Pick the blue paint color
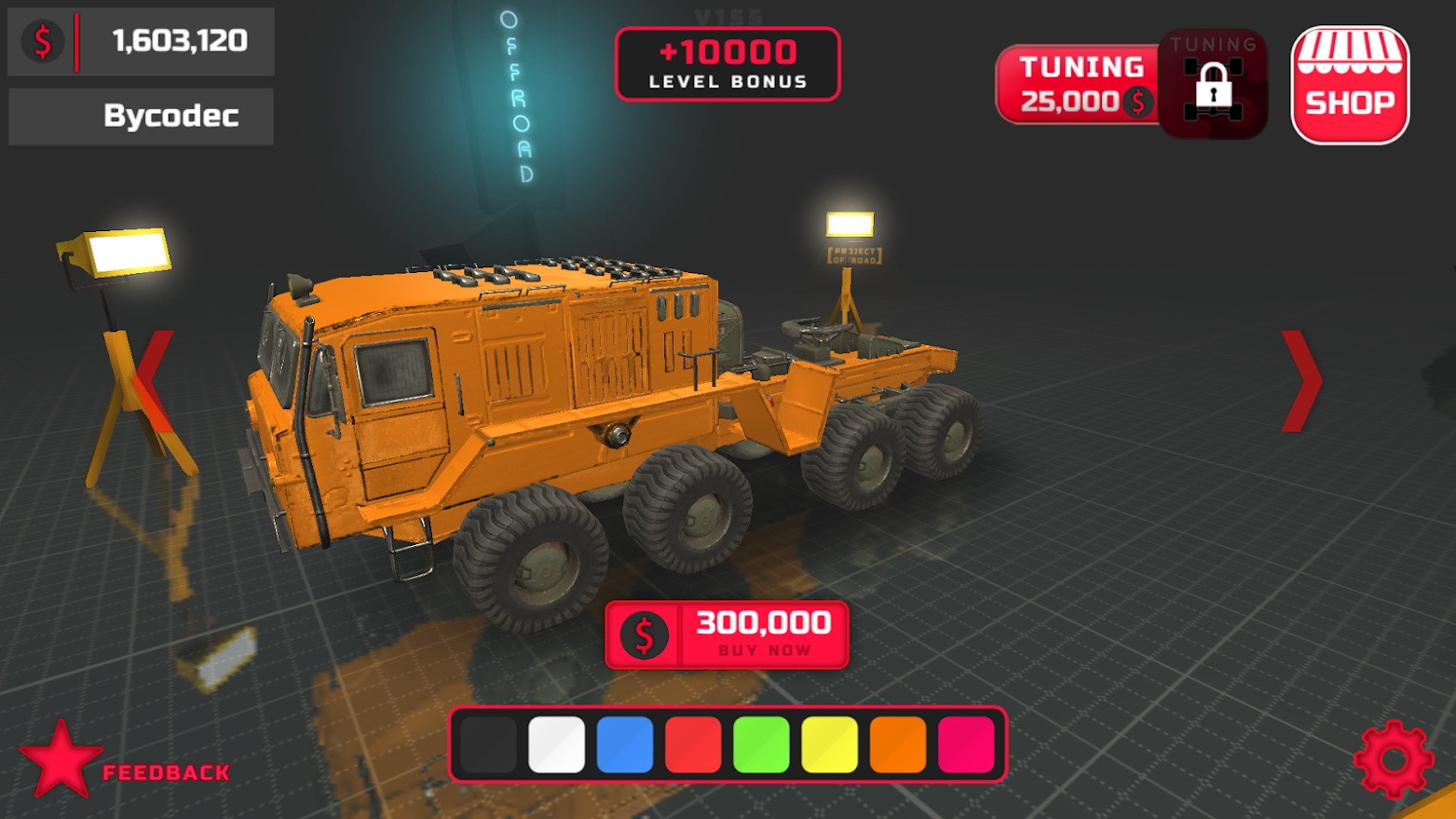 (624, 744)
